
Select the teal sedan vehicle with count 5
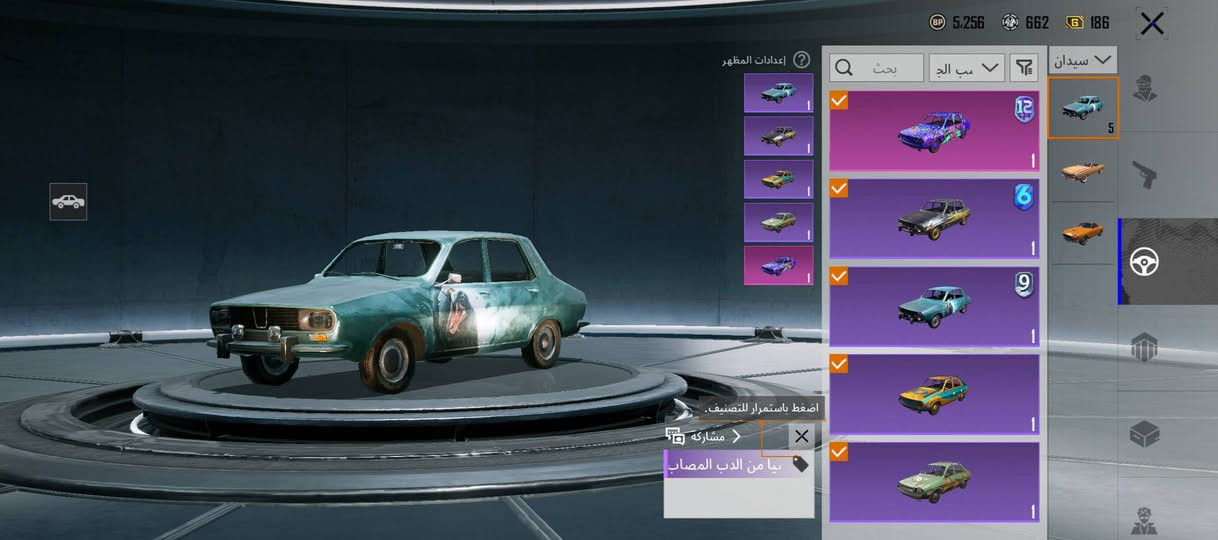tap(1082, 107)
